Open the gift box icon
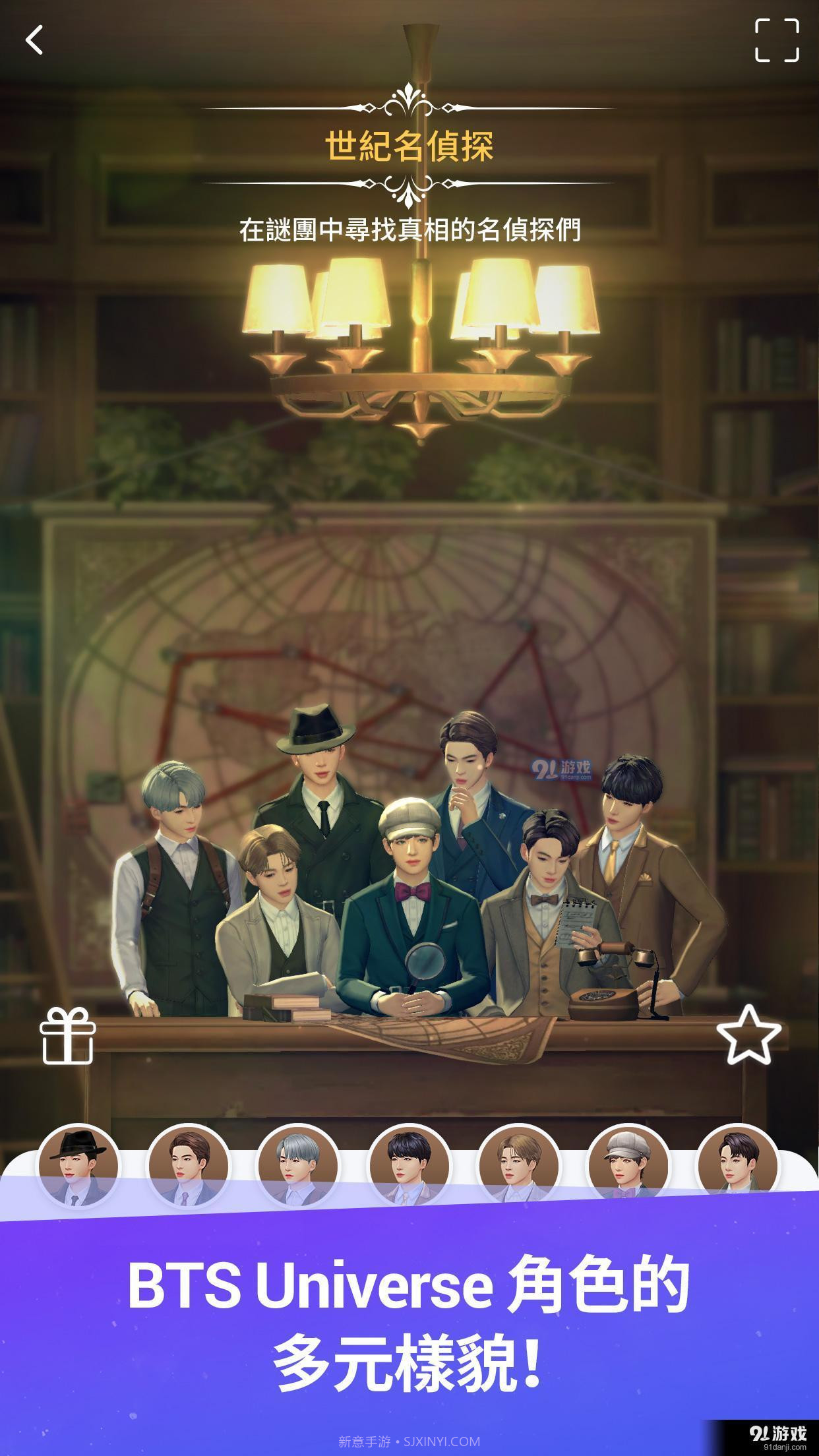The width and height of the screenshot is (819, 1456). pos(67,1036)
